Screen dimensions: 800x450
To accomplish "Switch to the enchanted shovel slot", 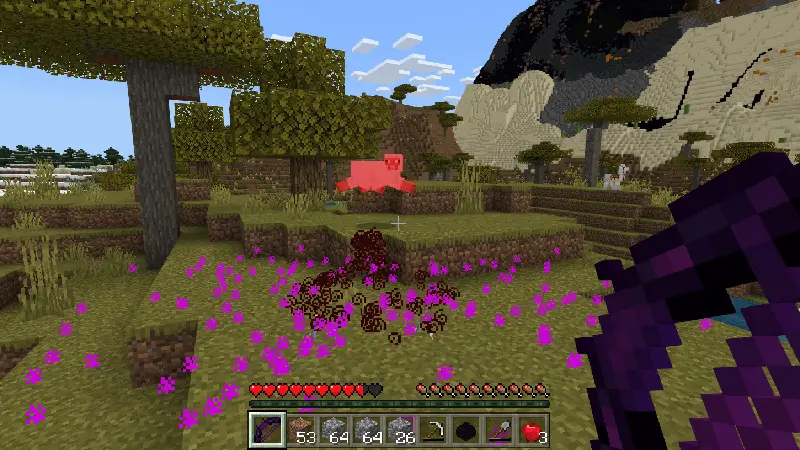I will pos(499,430).
